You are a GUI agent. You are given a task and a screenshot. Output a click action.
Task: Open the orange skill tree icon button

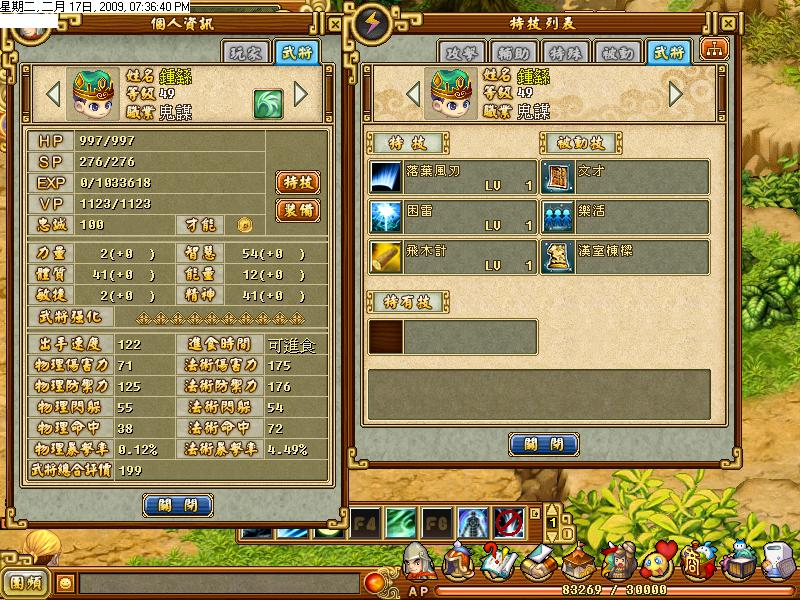tap(714, 50)
